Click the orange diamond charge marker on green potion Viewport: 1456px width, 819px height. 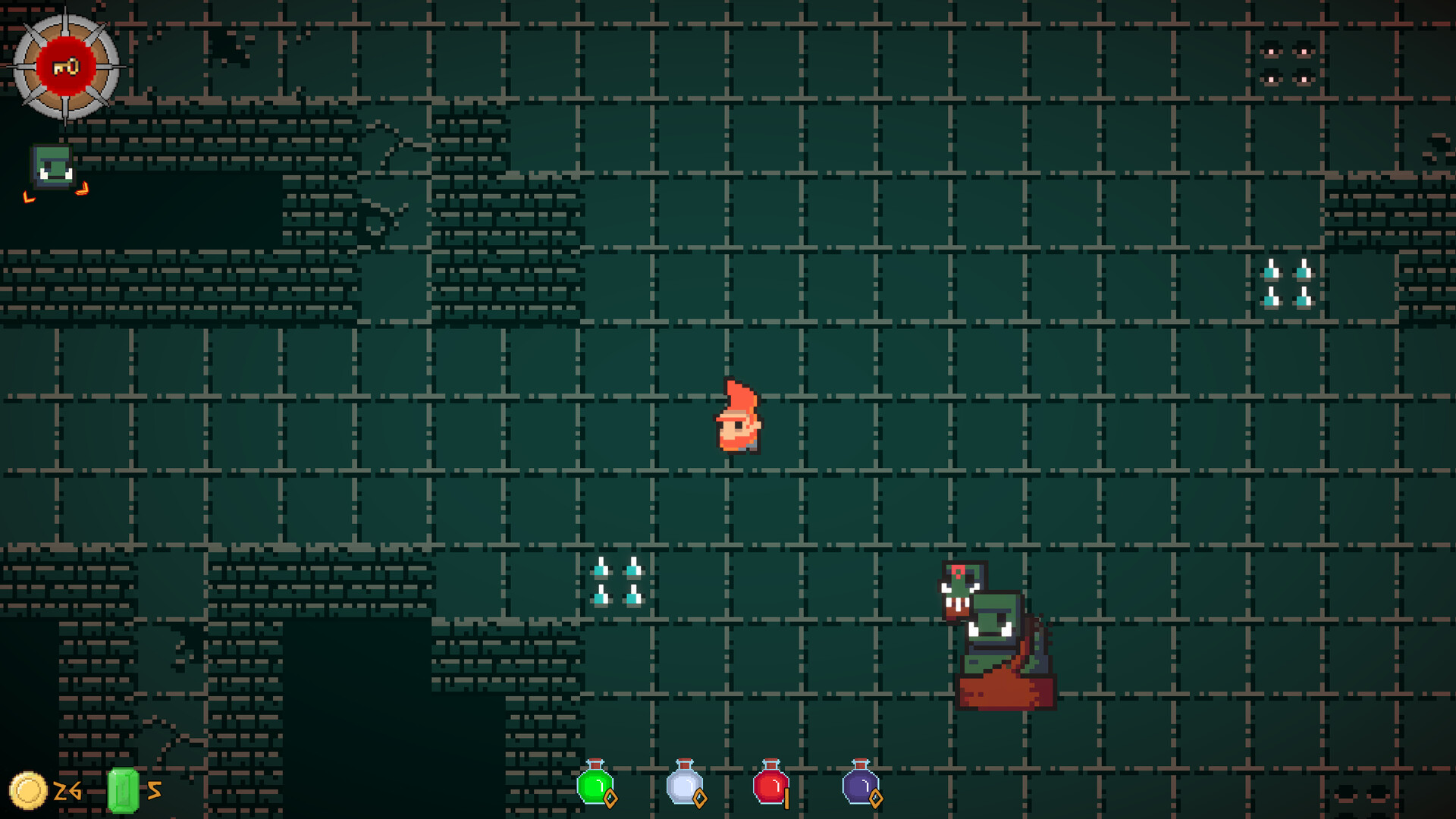pos(611,799)
